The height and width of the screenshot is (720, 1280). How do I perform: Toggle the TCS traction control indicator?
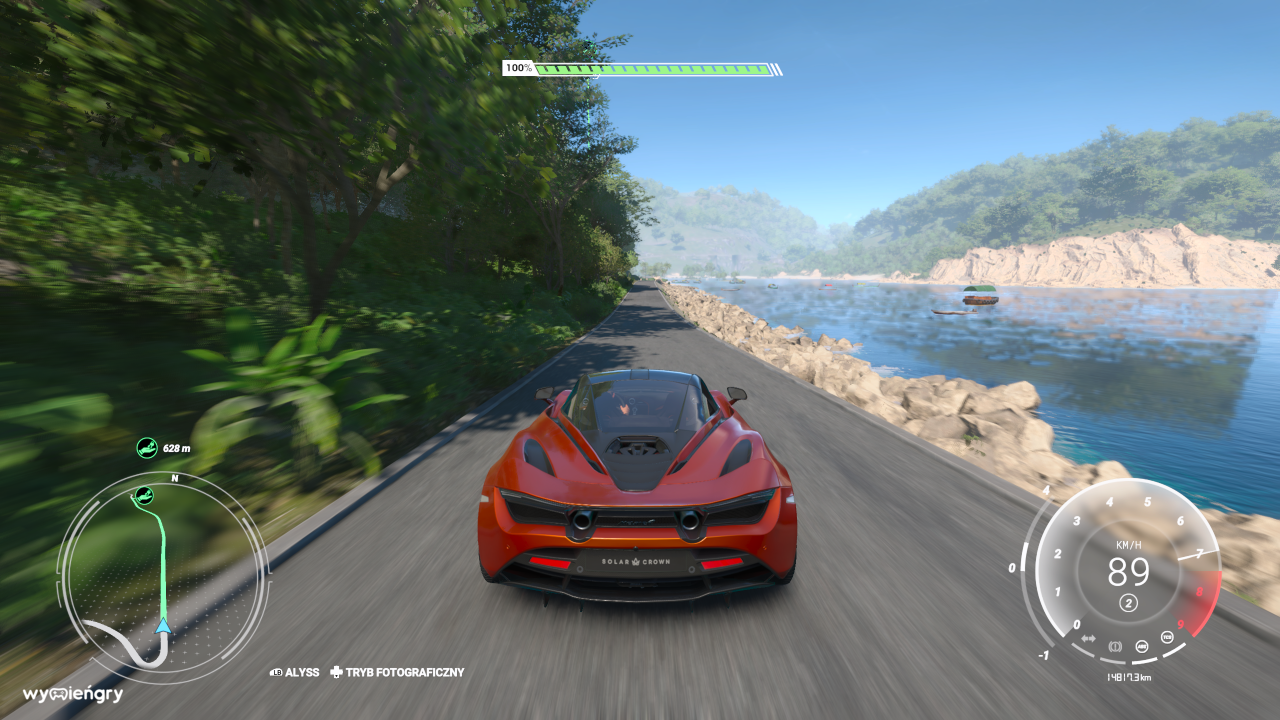[x=1166, y=637]
